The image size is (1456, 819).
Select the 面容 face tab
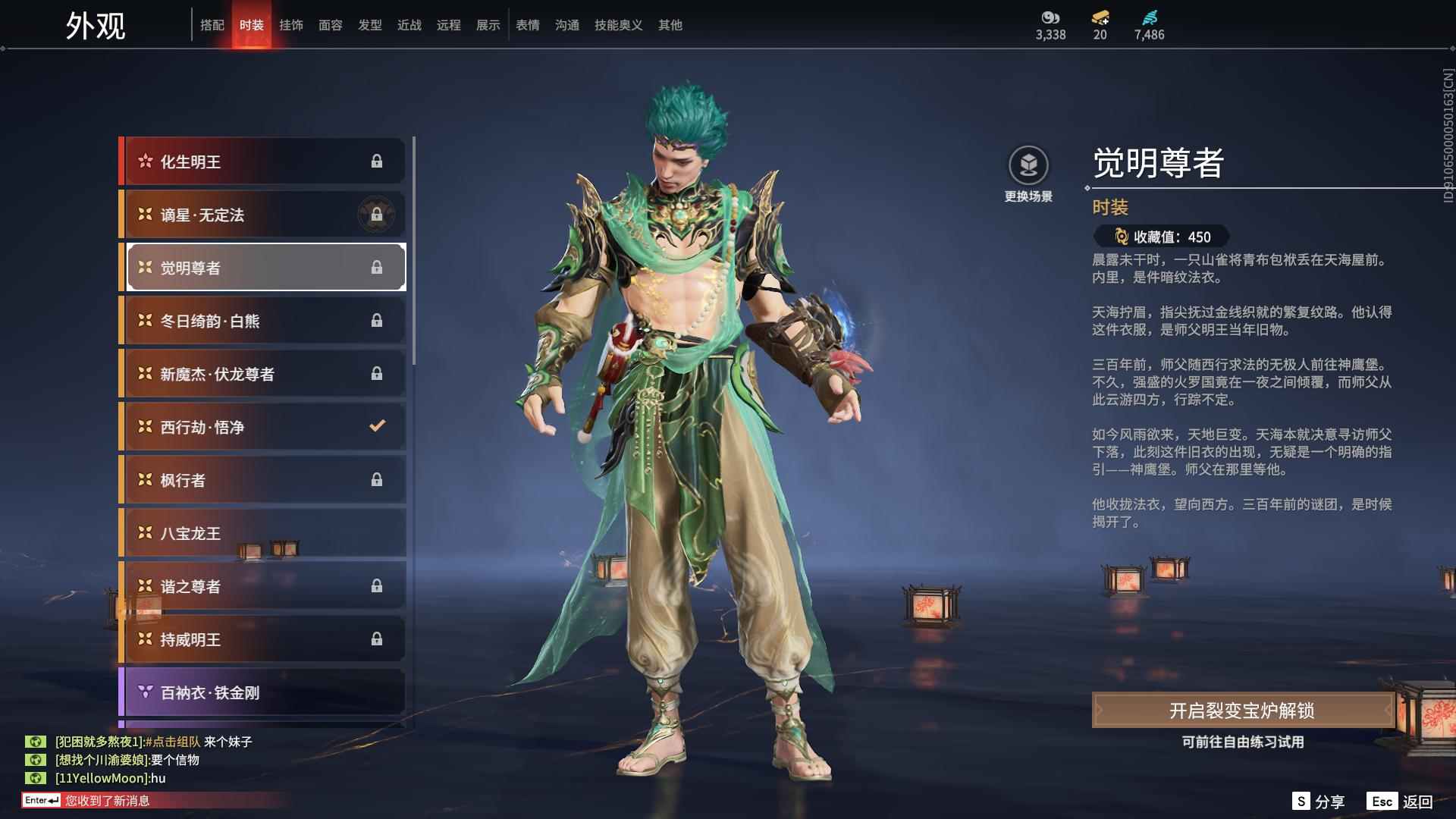pos(331,25)
